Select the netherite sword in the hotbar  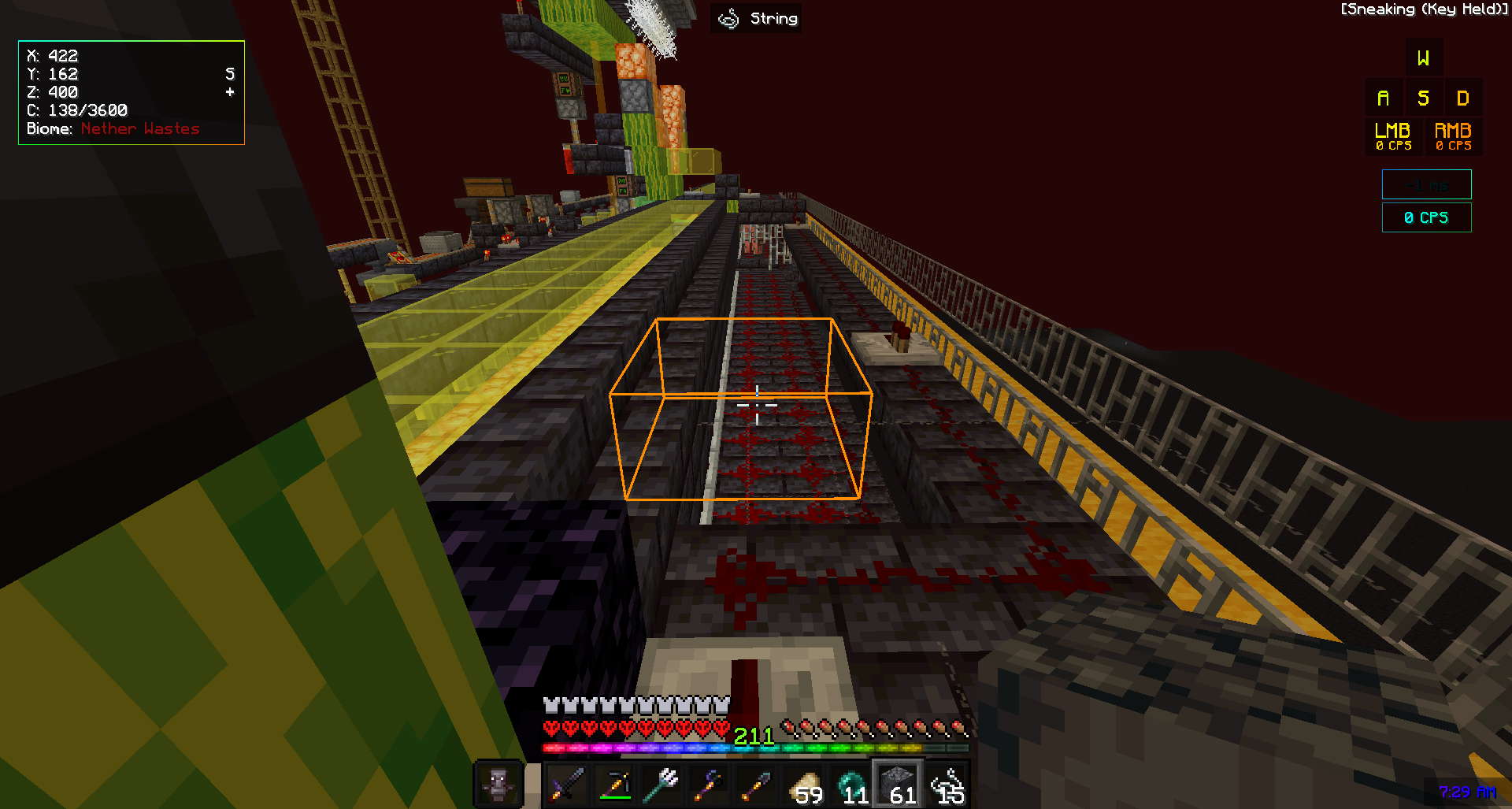tap(567, 782)
